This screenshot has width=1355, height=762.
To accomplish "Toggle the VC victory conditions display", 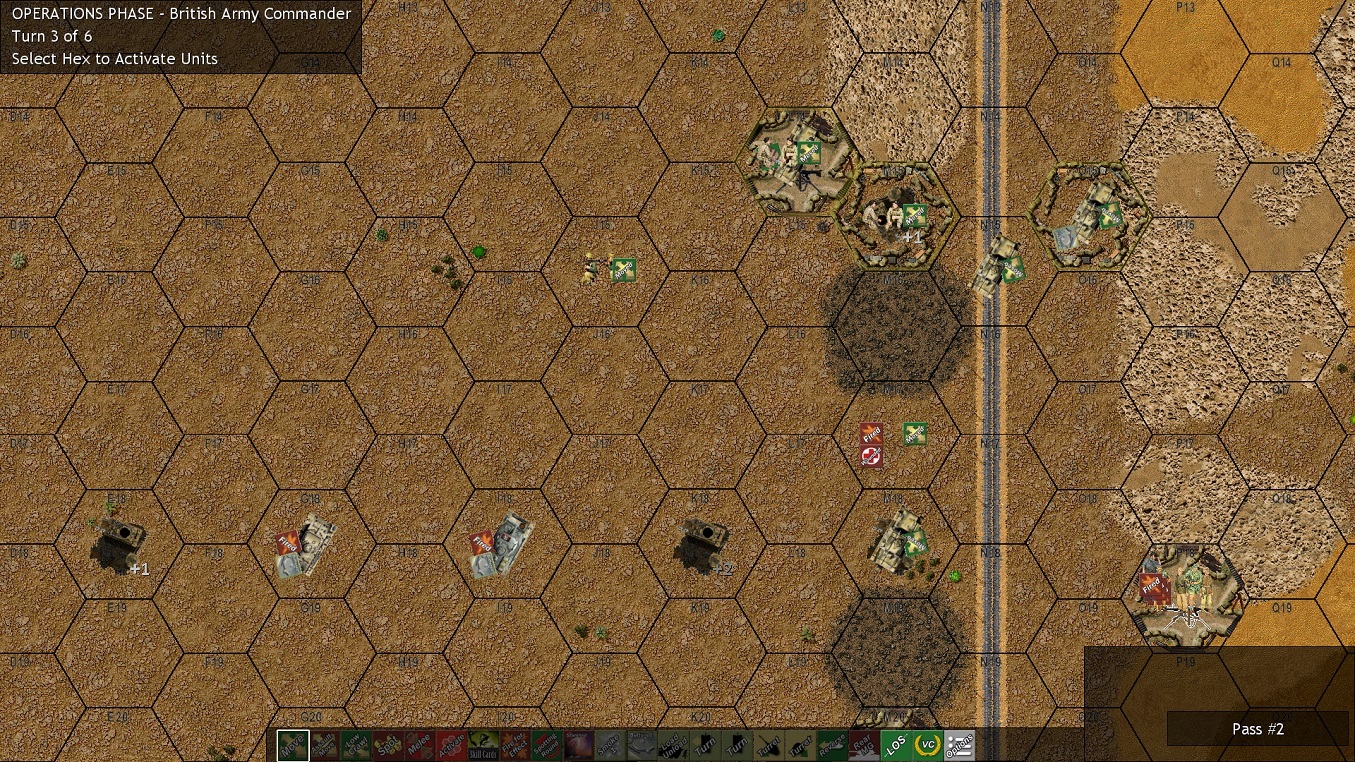I will [929, 744].
